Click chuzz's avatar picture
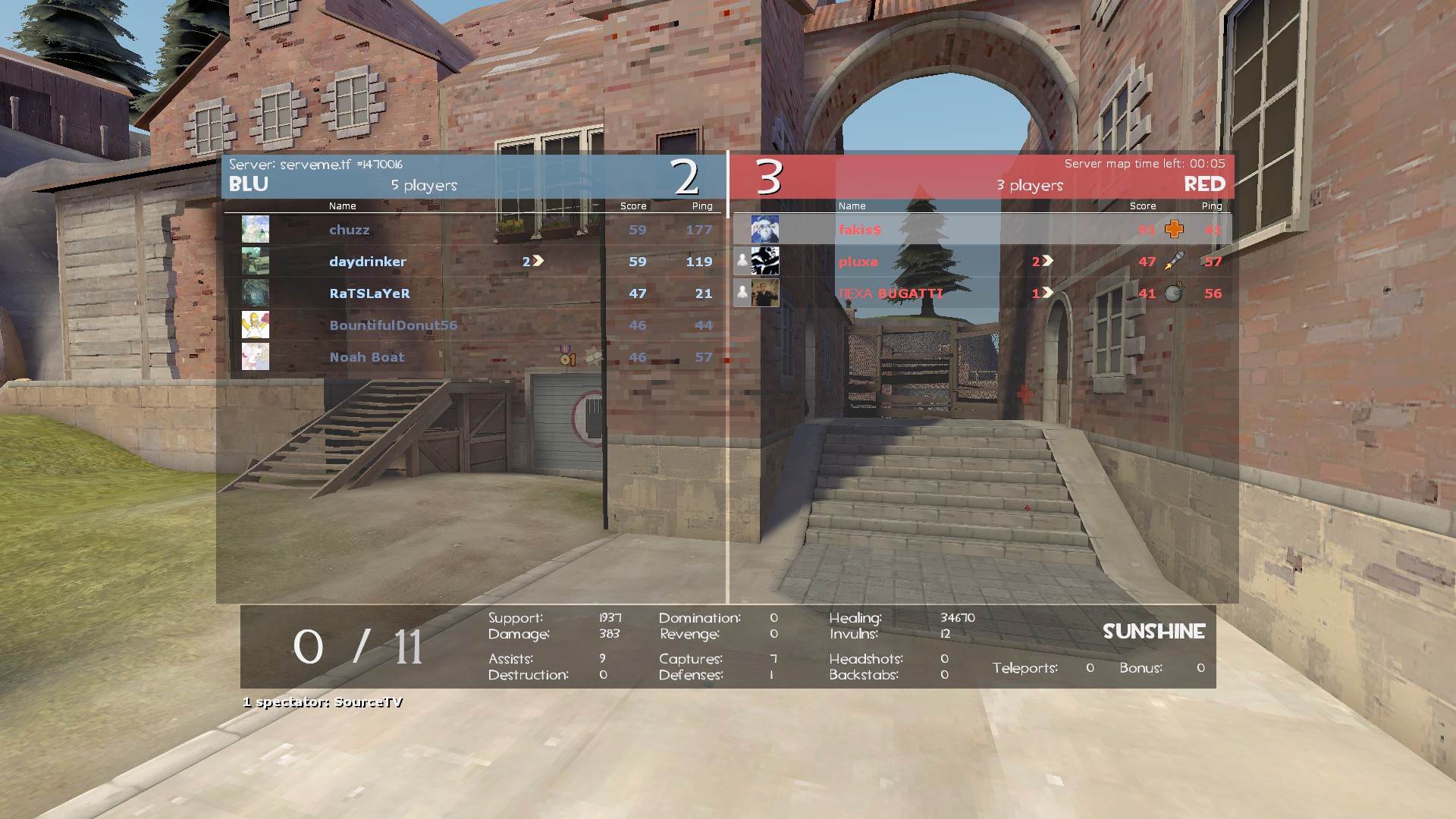Image resolution: width=1456 pixels, height=819 pixels. (256, 229)
